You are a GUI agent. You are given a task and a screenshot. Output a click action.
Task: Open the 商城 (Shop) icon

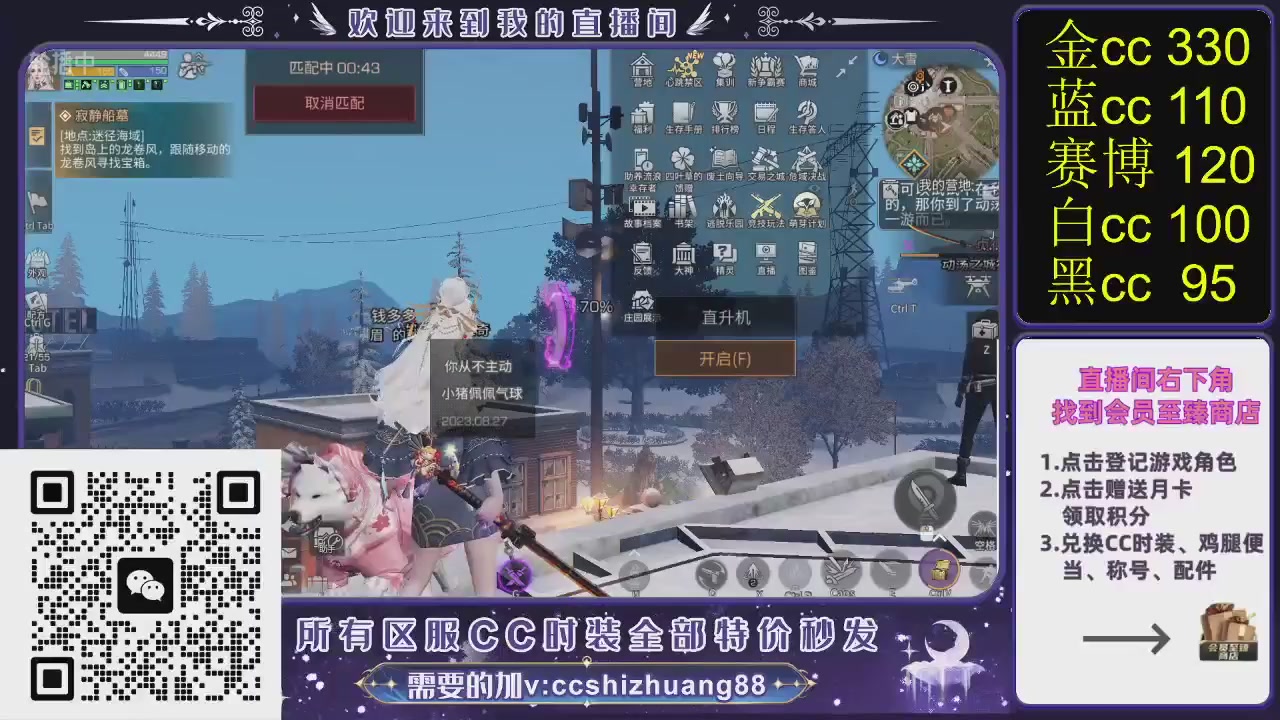coord(807,68)
